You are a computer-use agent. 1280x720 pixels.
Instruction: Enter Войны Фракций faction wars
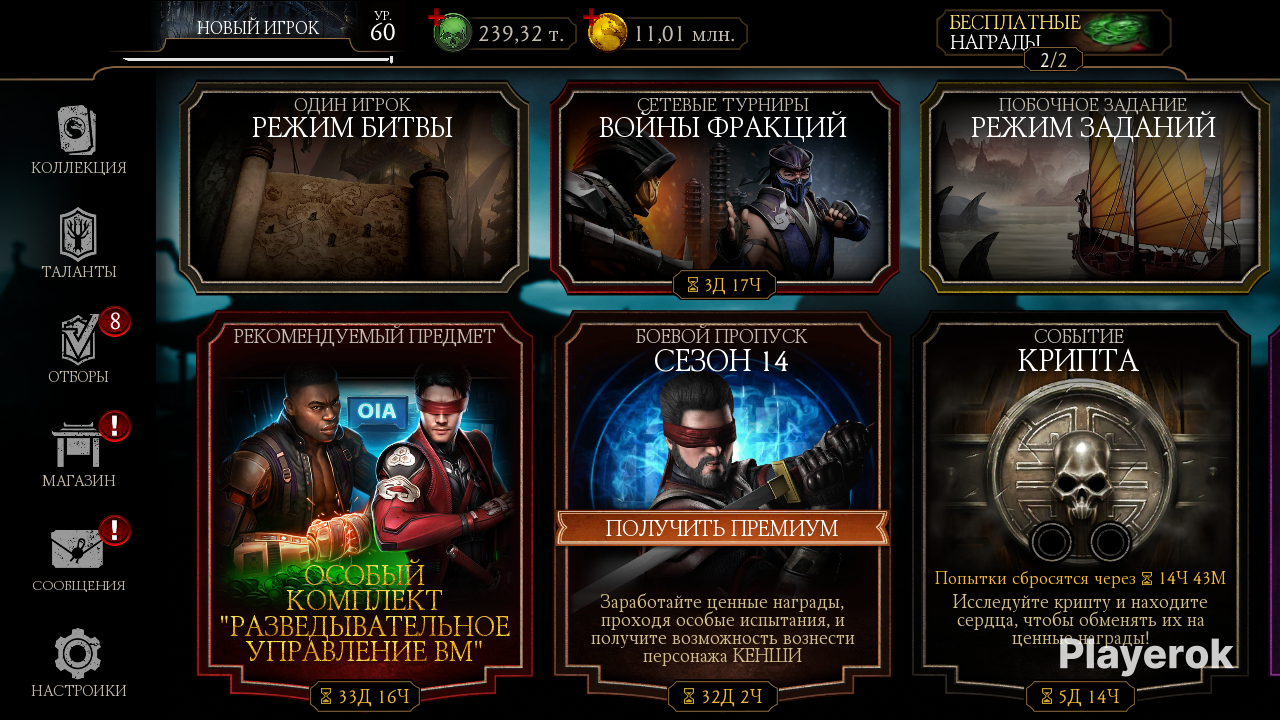[x=723, y=190]
